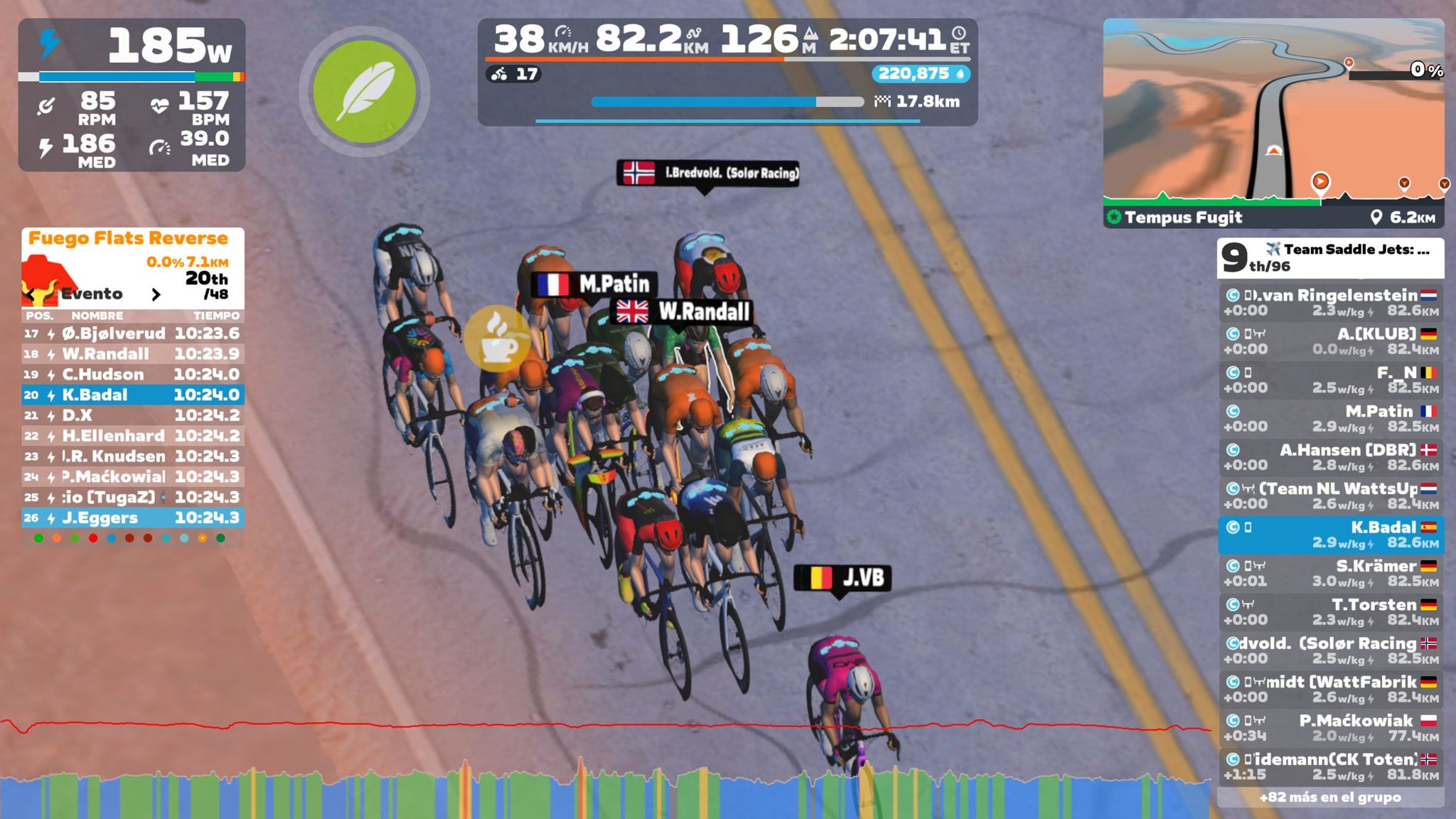1456x819 pixels.
Task: Choose T.Torsten in the nearby riders list
Action: tap(1330, 611)
